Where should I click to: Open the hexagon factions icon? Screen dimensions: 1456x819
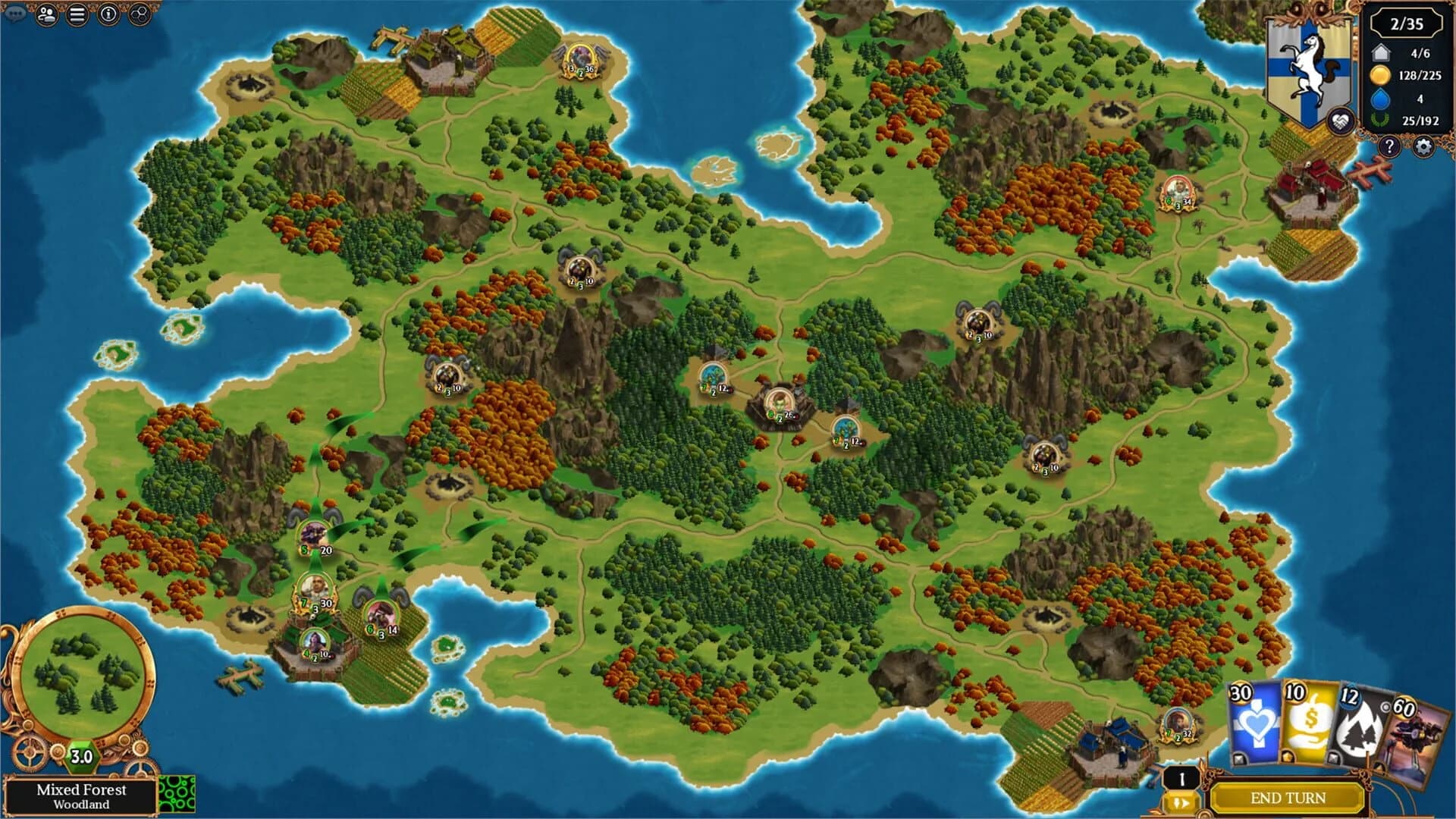[140, 14]
